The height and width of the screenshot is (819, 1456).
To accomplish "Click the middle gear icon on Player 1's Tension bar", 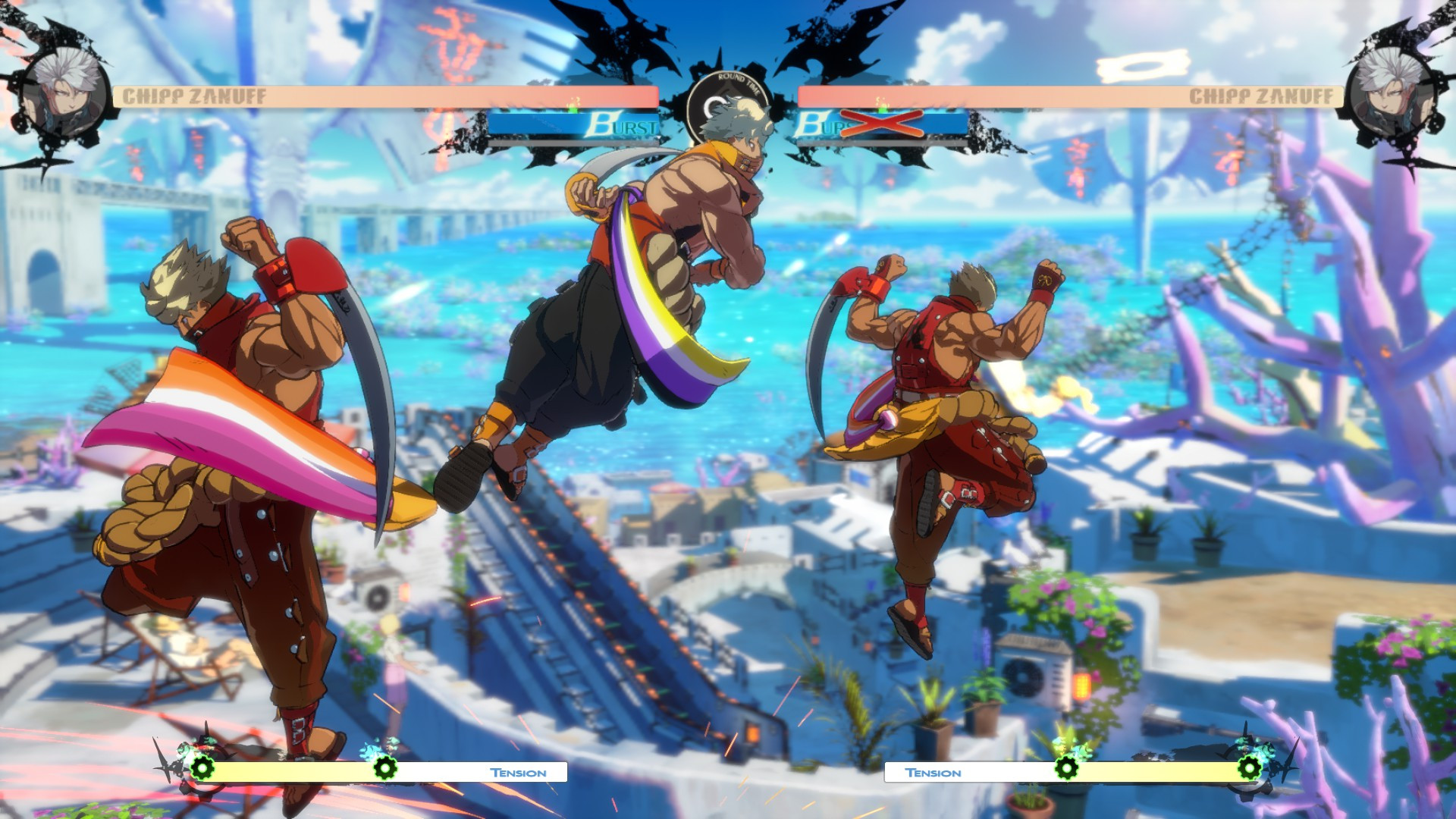I will point(385,768).
